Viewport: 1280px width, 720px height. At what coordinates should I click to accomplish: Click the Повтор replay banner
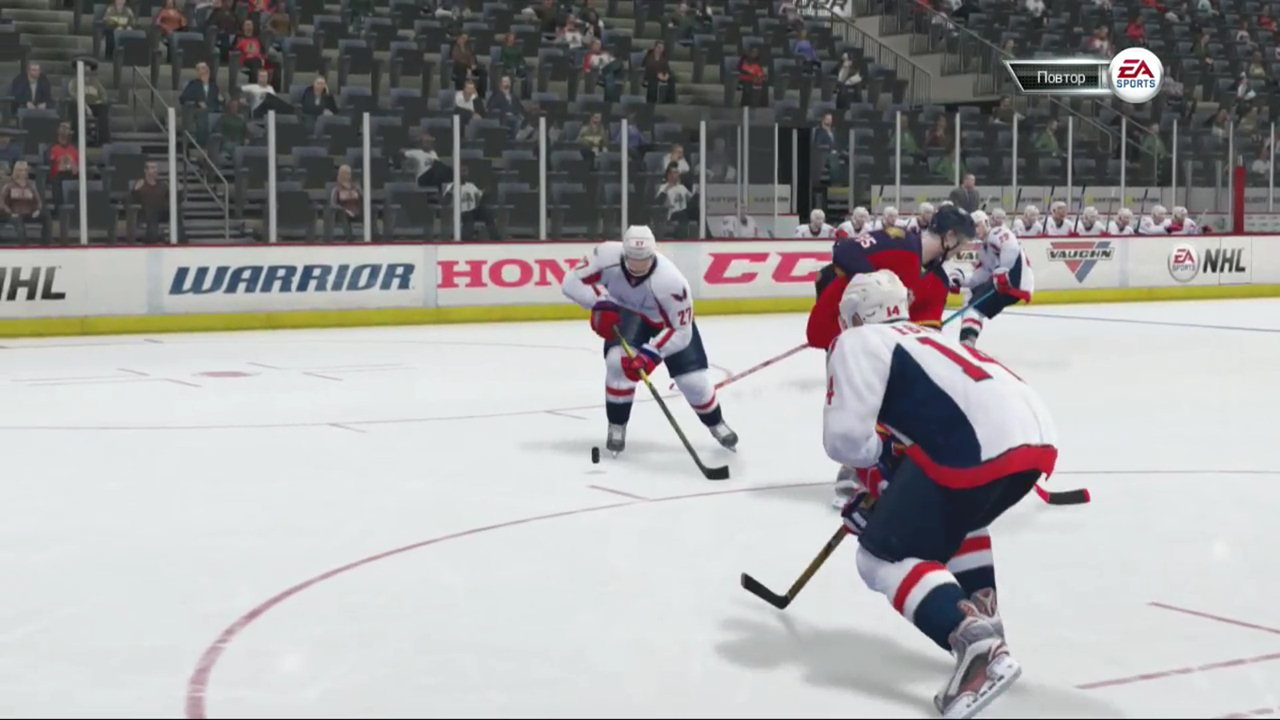pos(1058,77)
